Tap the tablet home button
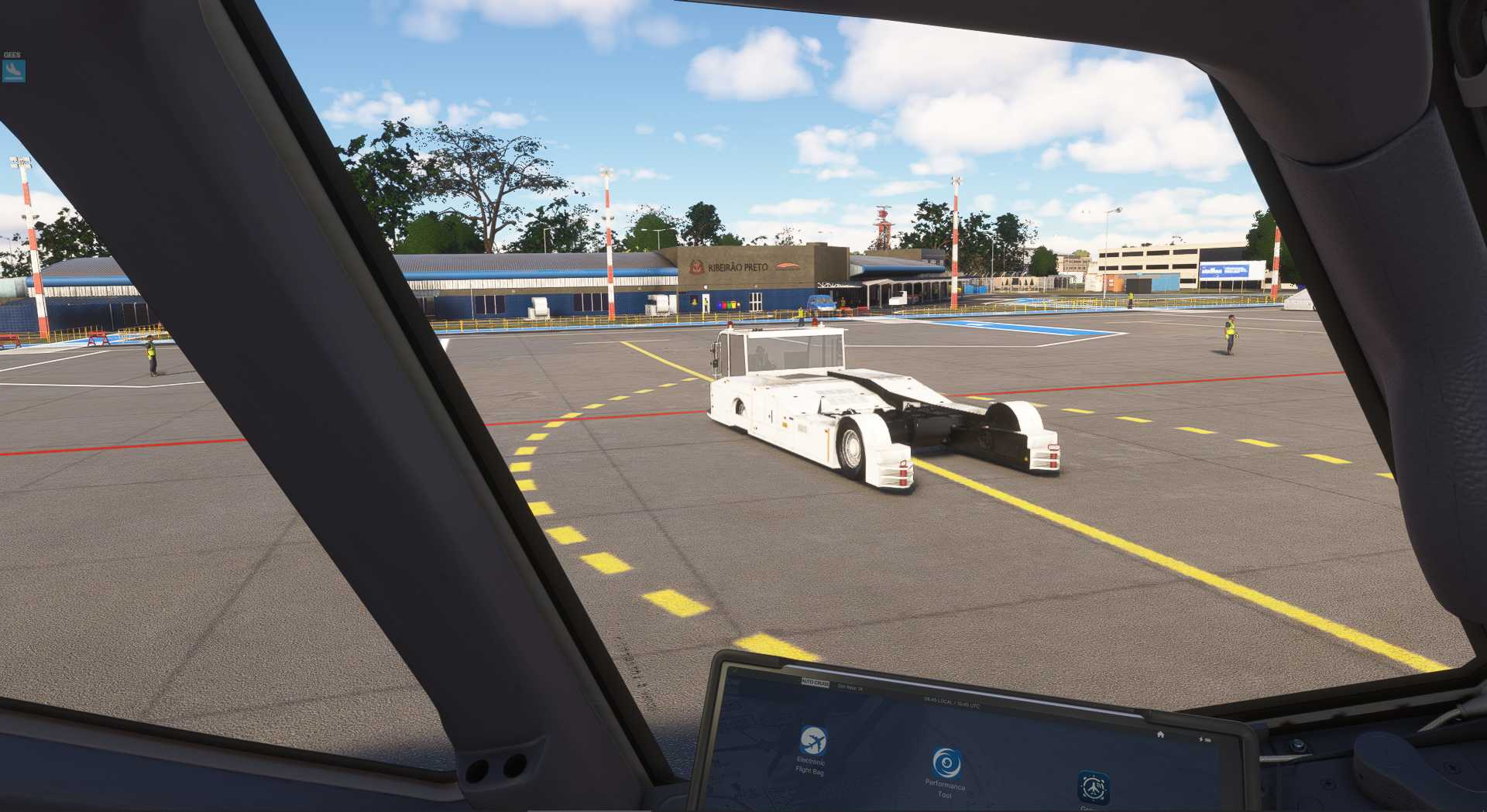1487x812 pixels. pos(1160,734)
